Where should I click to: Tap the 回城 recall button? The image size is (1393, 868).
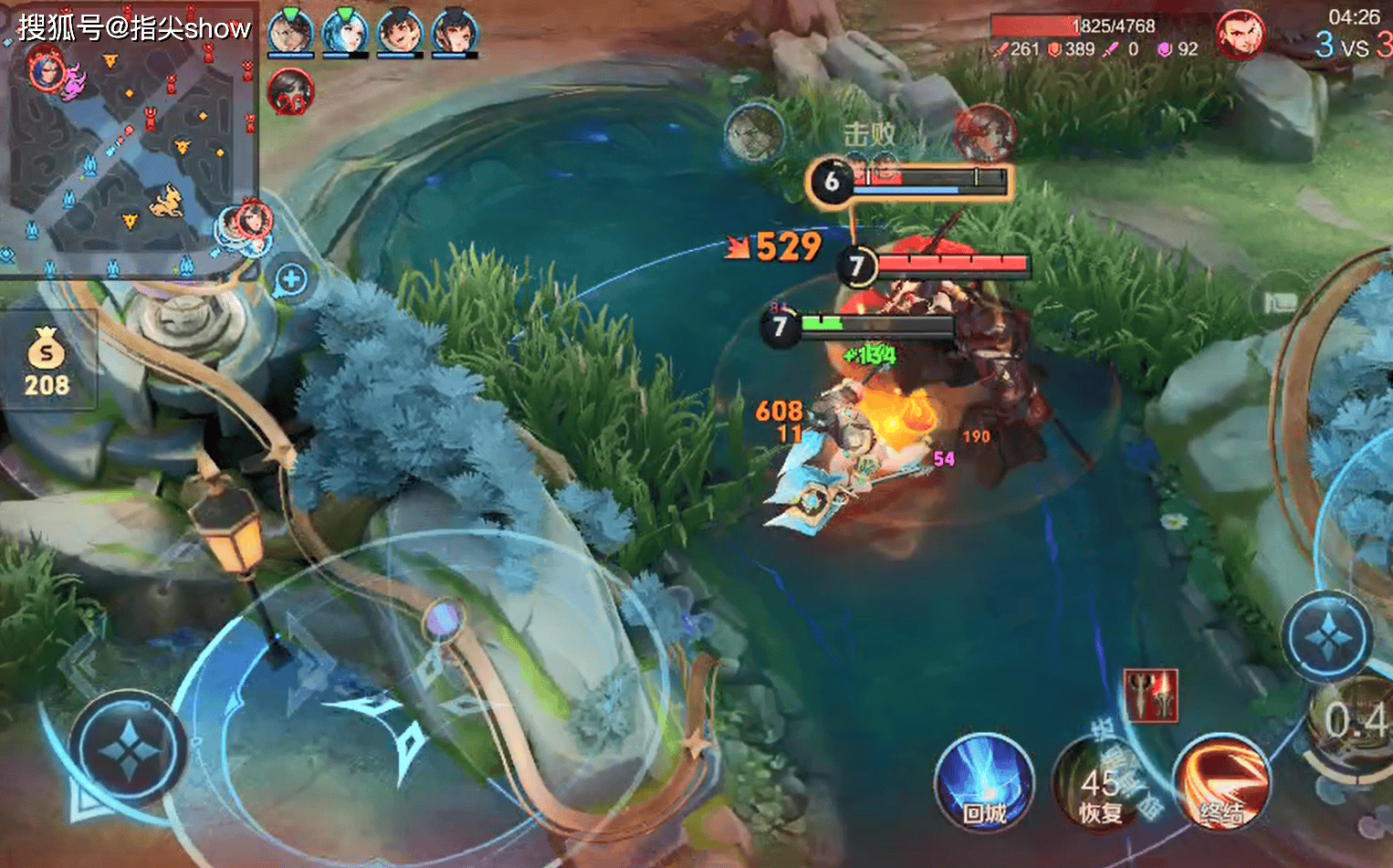pyautogui.click(x=983, y=784)
